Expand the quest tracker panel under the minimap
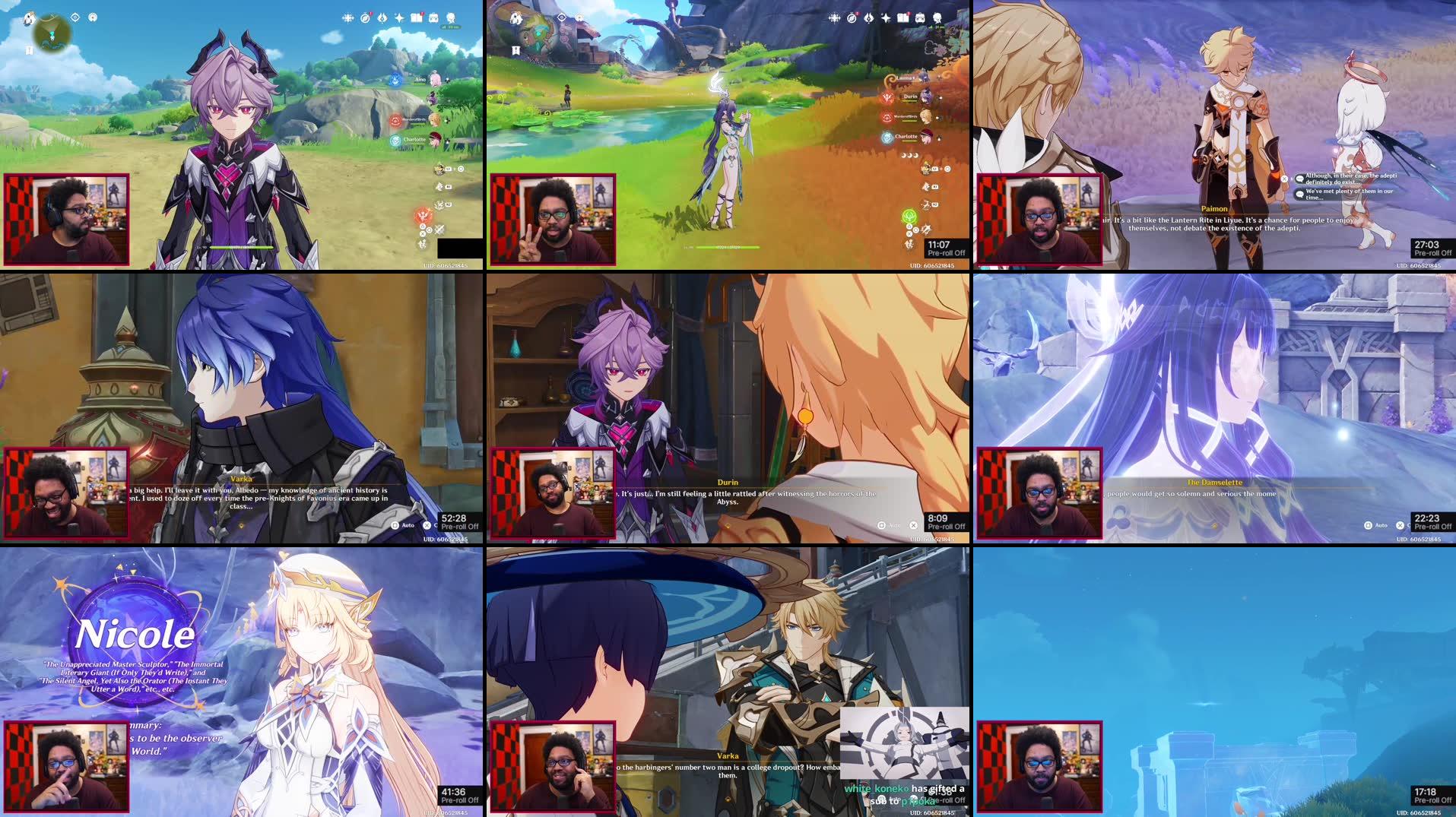The image size is (1456, 817). [28, 51]
